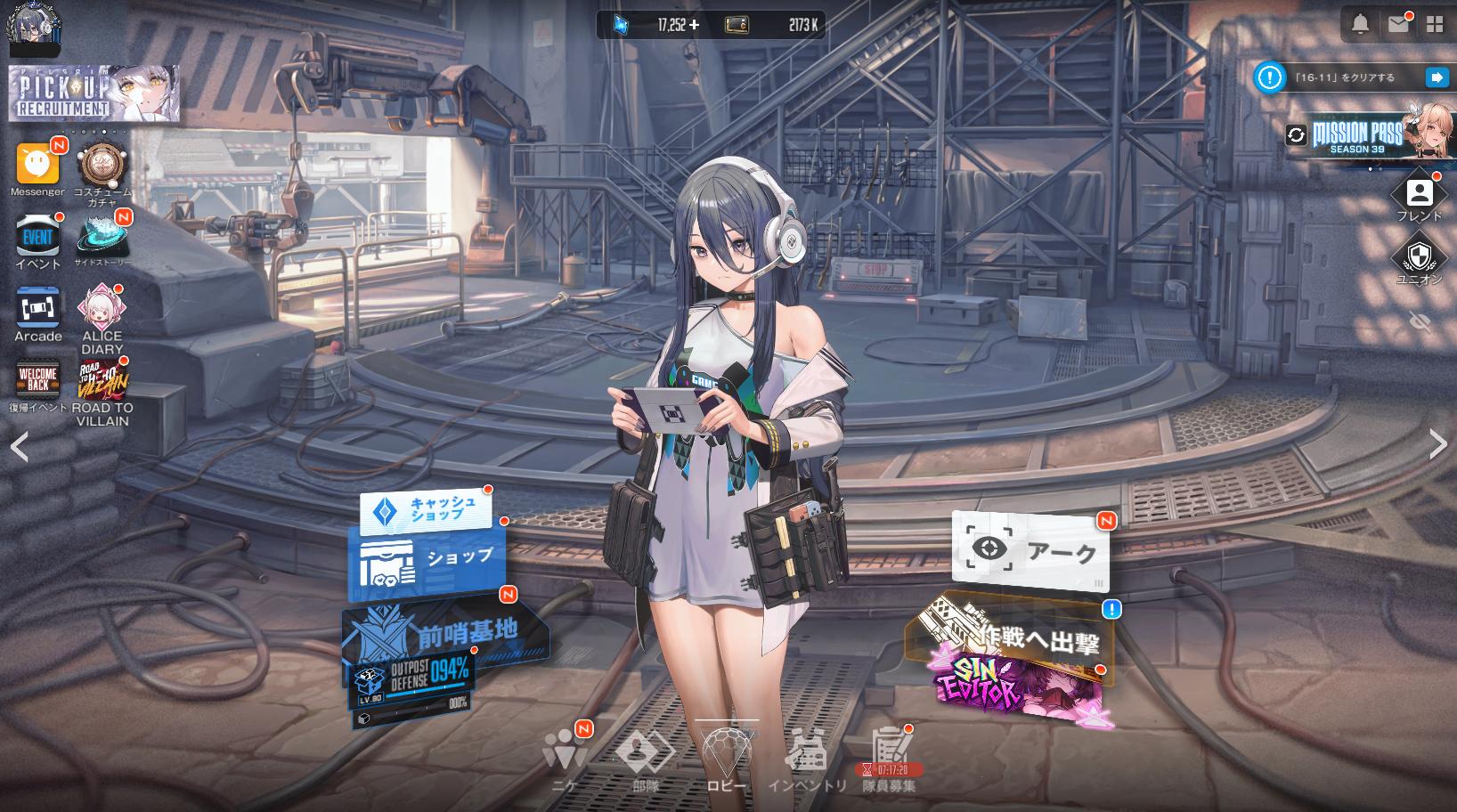This screenshot has height=812, width=1457.
Task: Open the アーク Ark menu
Action: coord(1030,550)
